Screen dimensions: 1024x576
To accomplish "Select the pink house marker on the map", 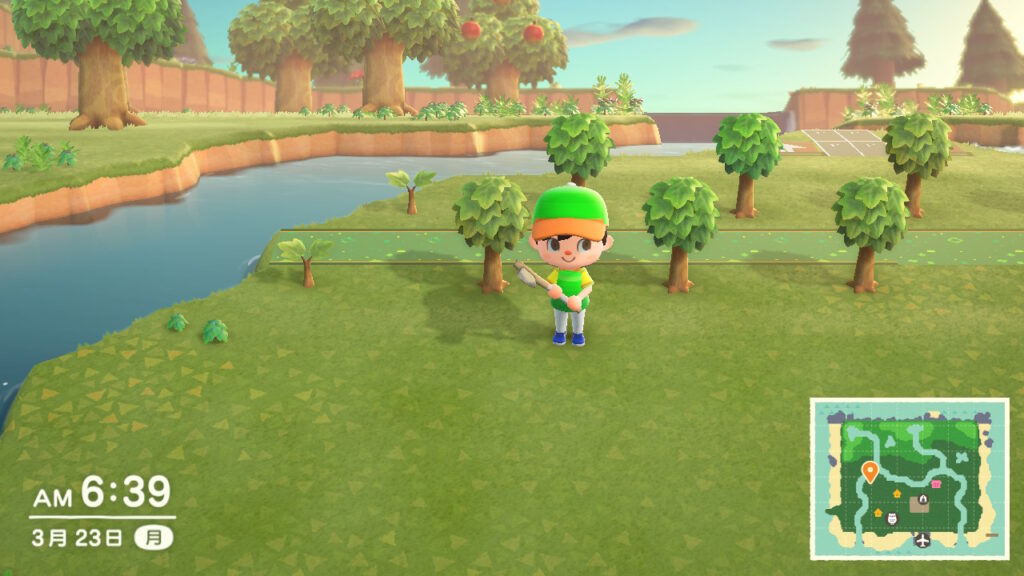I will pyautogui.click(x=937, y=484).
